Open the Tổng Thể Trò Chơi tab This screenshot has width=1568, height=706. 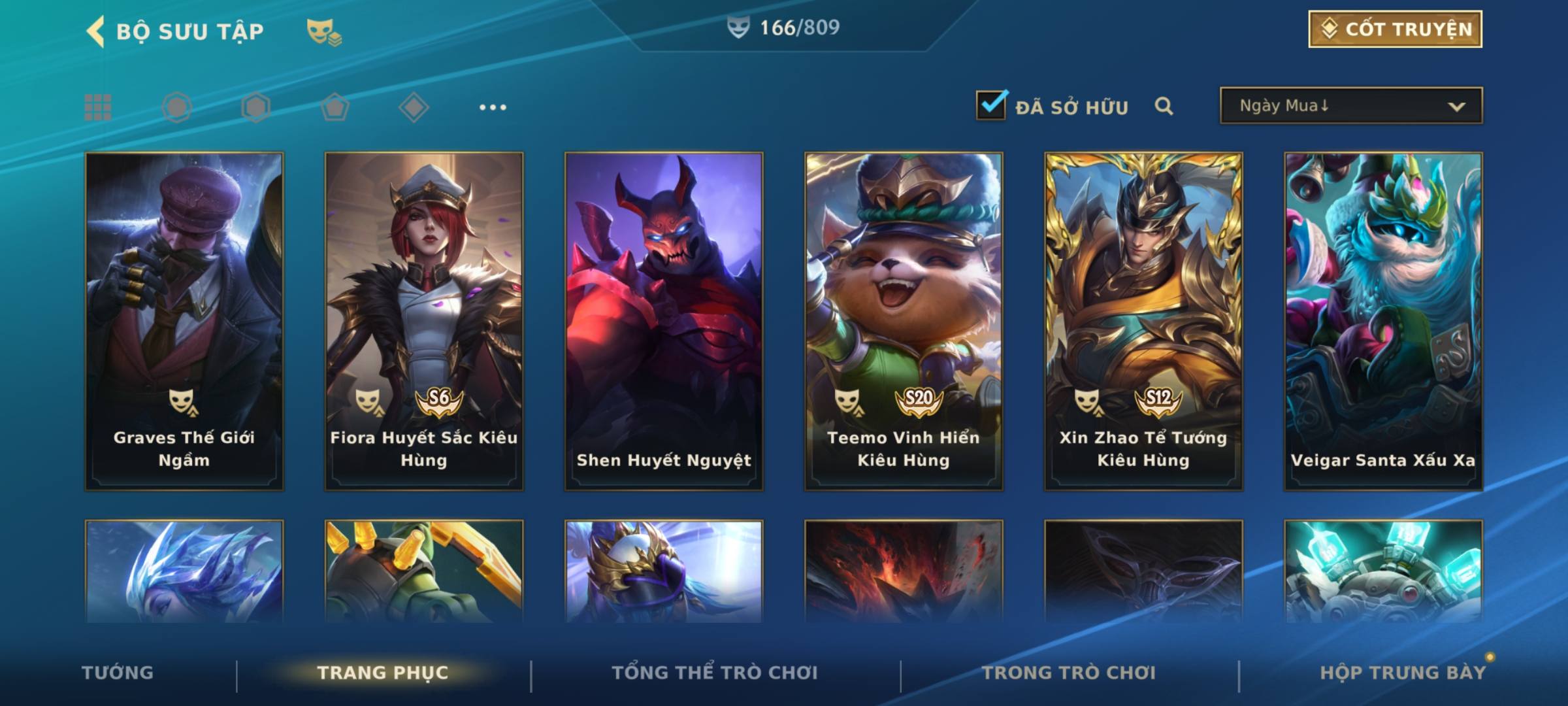pos(715,673)
